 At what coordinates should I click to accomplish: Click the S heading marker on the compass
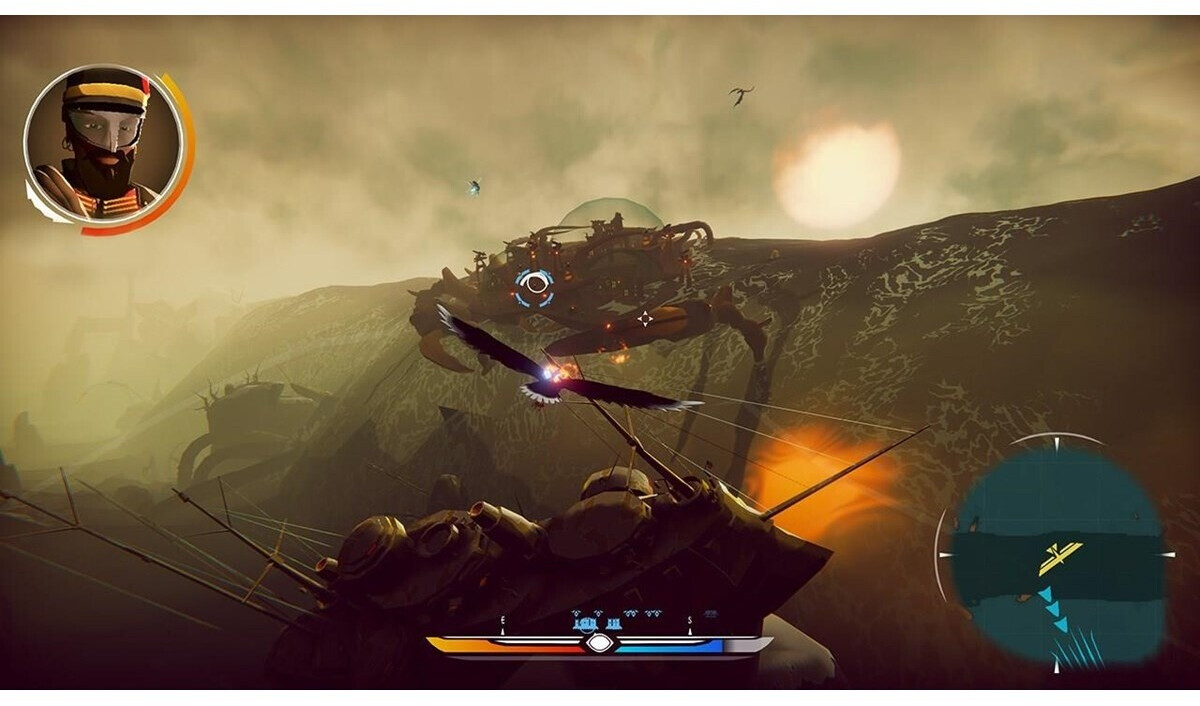coord(689,621)
